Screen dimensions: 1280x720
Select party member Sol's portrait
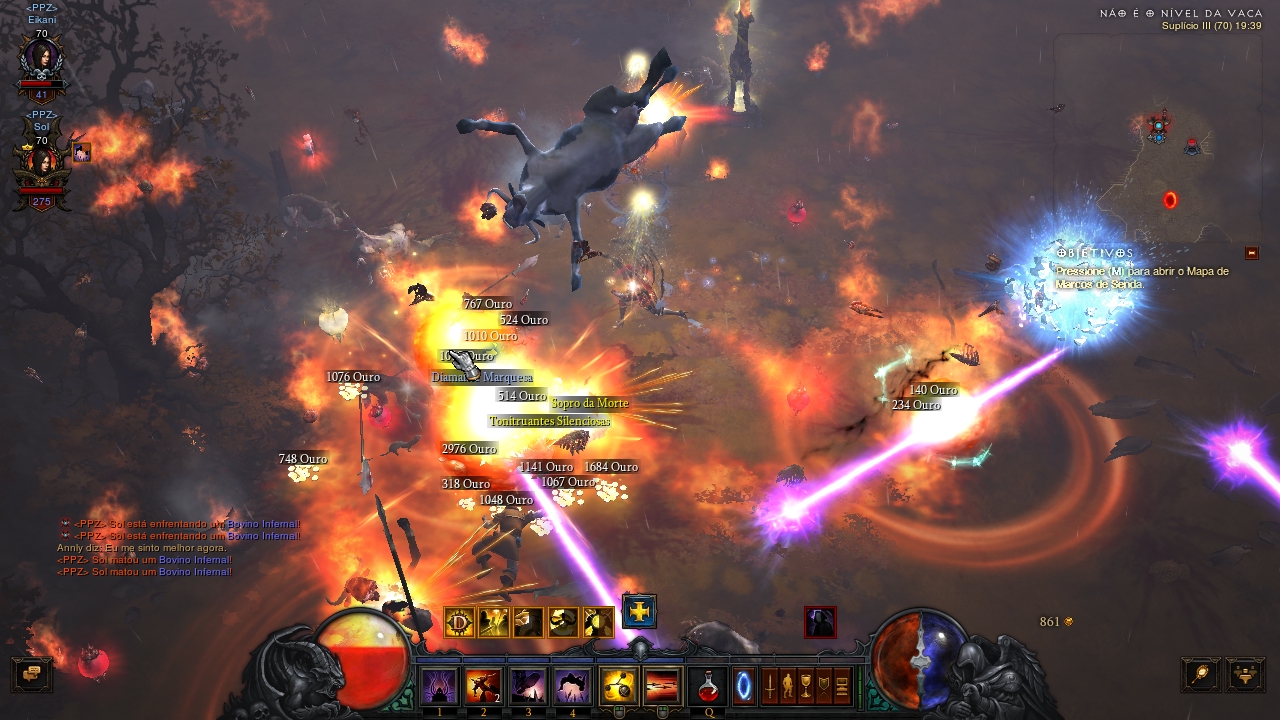[x=42, y=167]
